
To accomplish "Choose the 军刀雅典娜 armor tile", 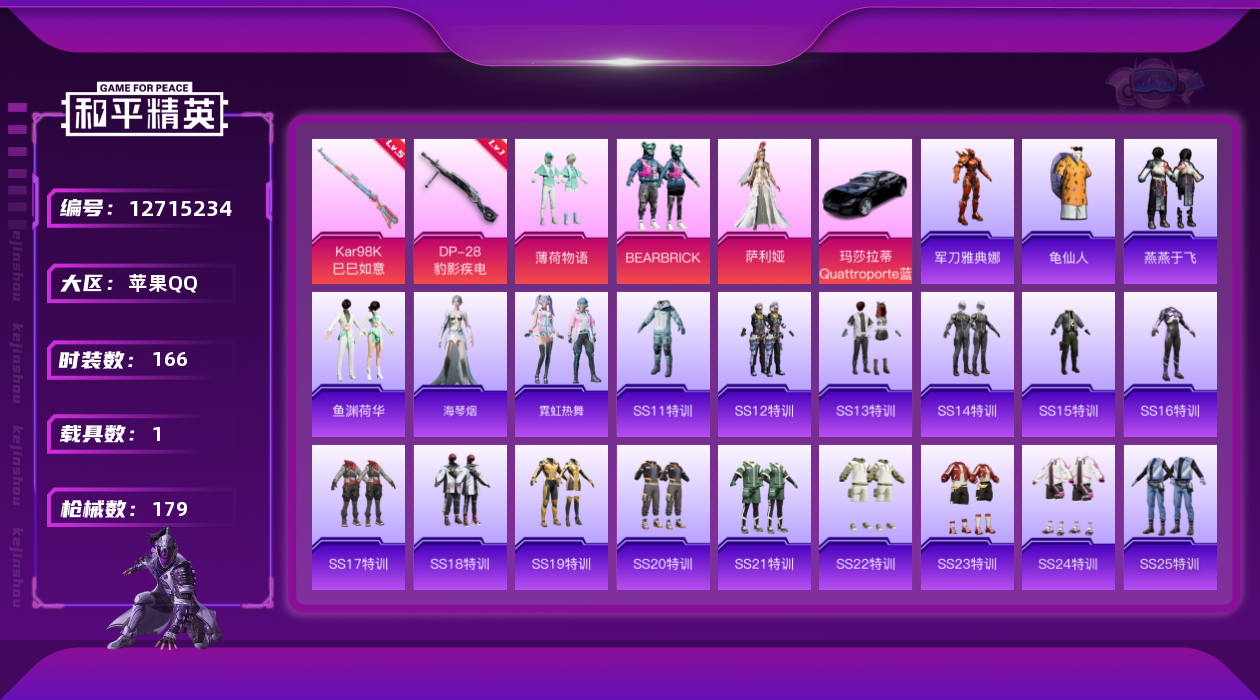I will (x=967, y=210).
